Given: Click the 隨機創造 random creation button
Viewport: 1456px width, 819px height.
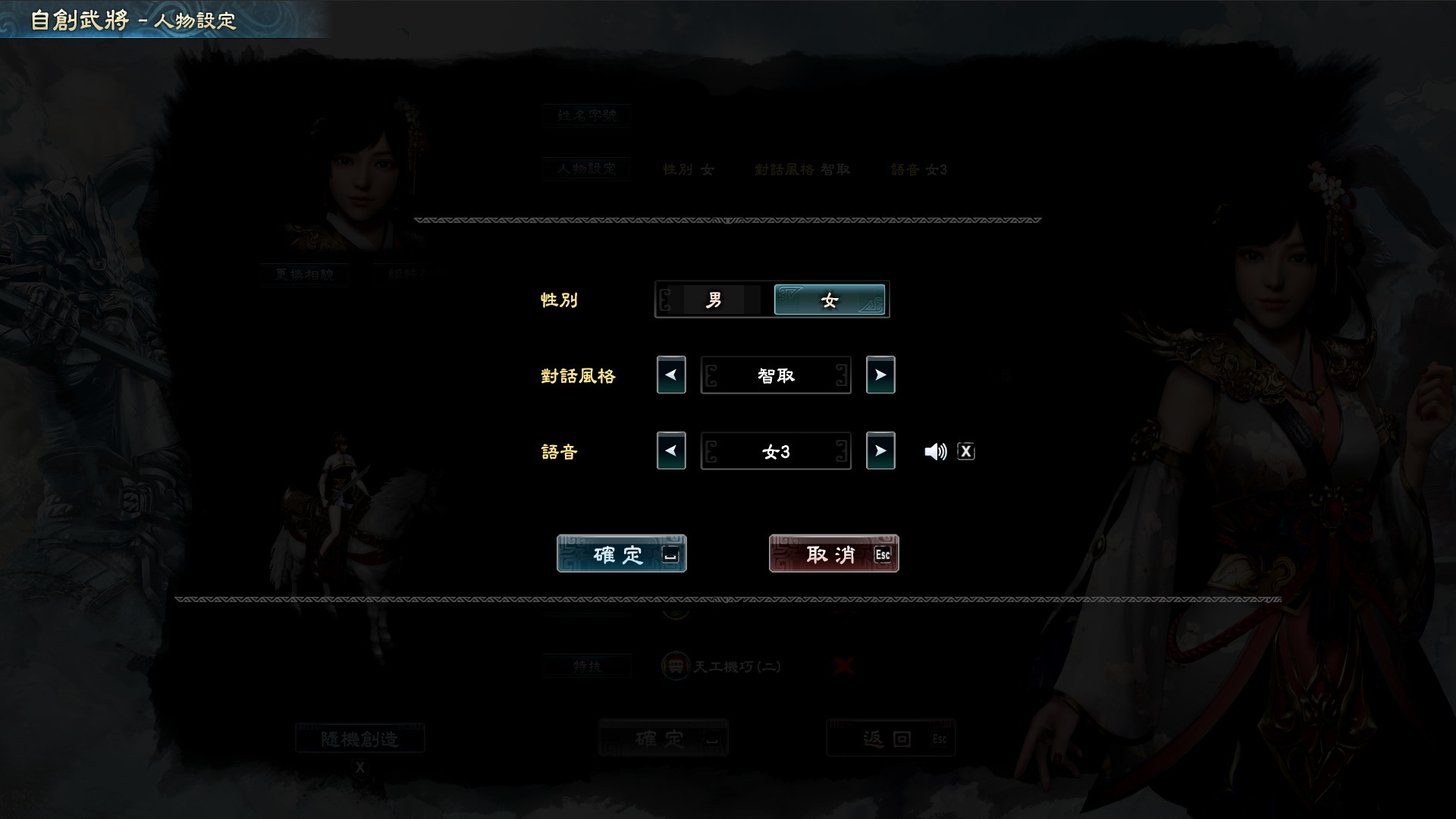Looking at the screenshot, I should pyautogui.click(x=360, y=737).
